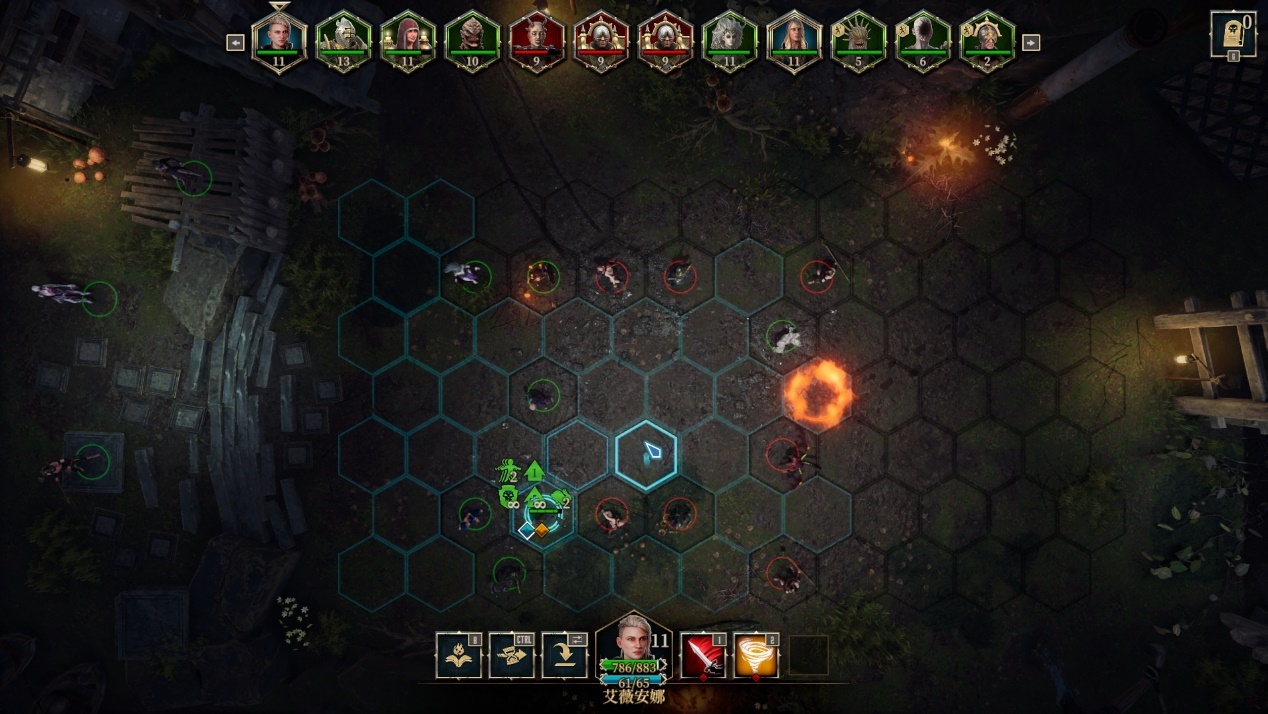Select the current blonde hero's turn order portrait

(x=279, y=40)
